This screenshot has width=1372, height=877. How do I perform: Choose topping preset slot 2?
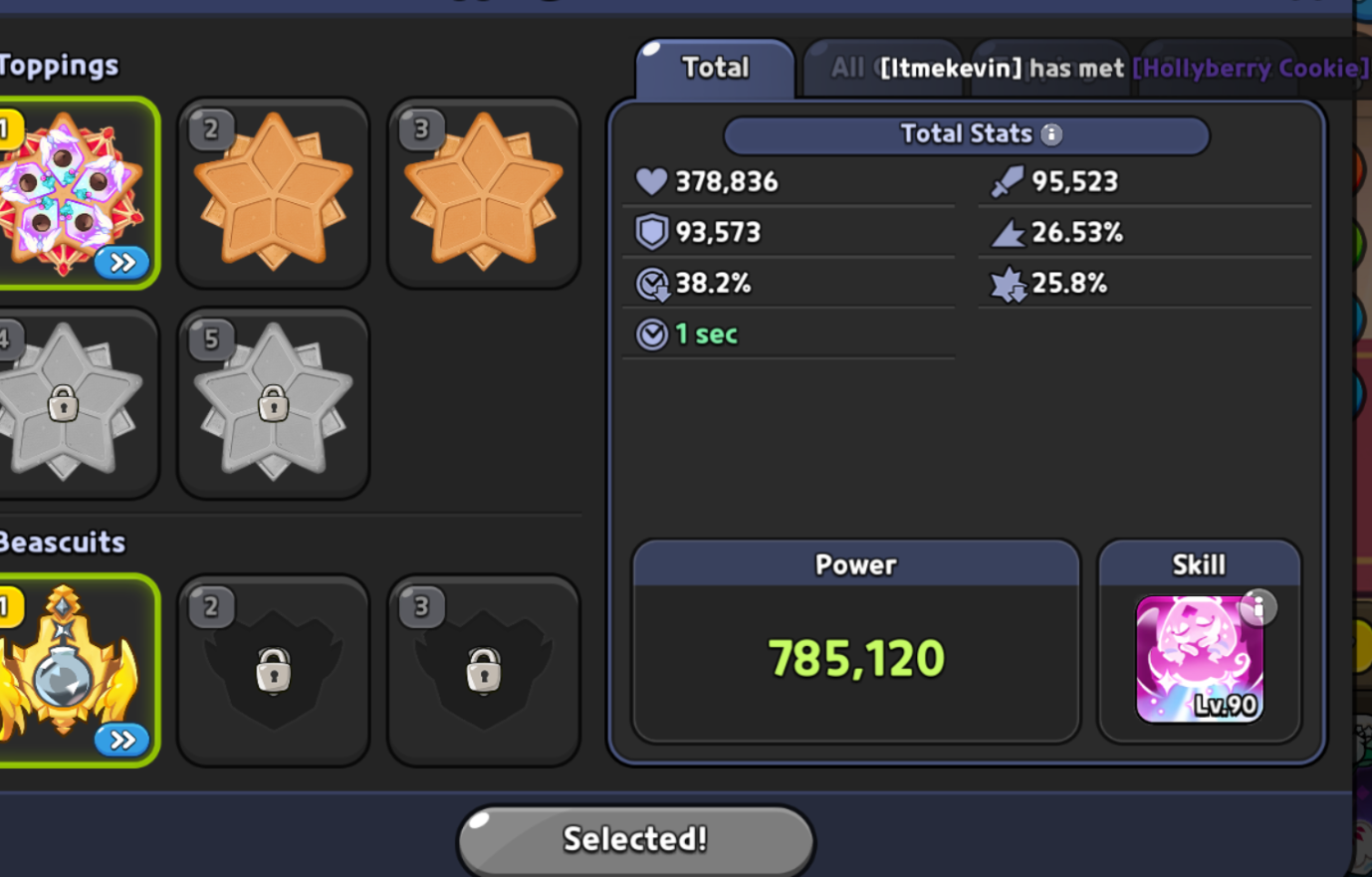(274, 193)
